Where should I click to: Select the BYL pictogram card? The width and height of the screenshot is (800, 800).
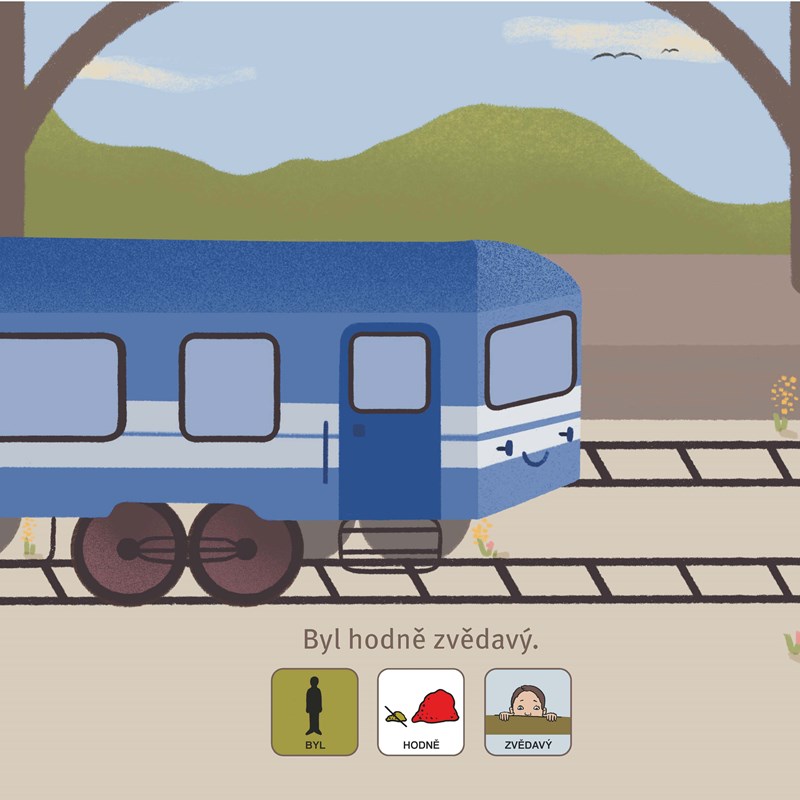314,711
